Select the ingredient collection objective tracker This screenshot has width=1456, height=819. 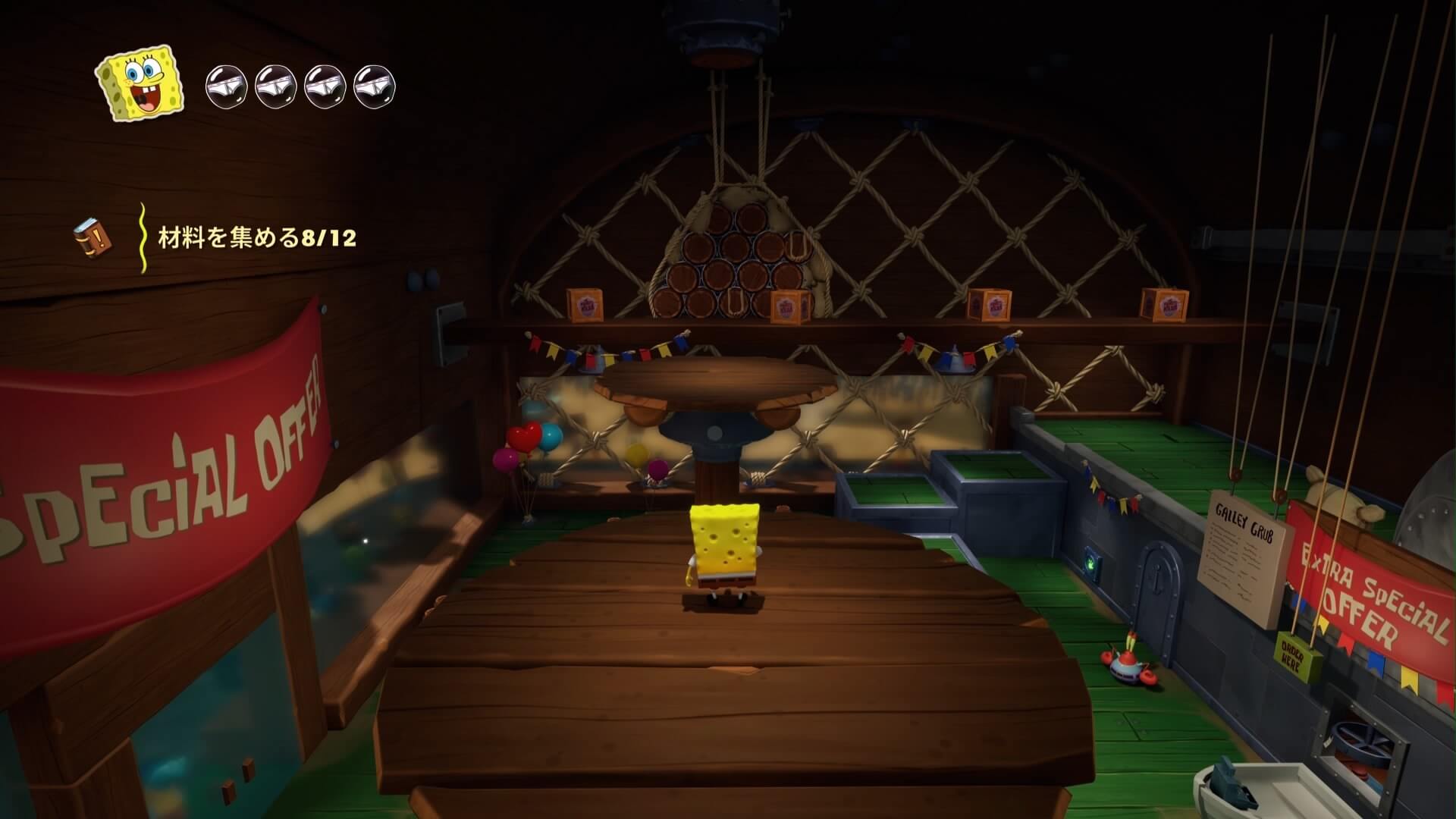[256, 238]
